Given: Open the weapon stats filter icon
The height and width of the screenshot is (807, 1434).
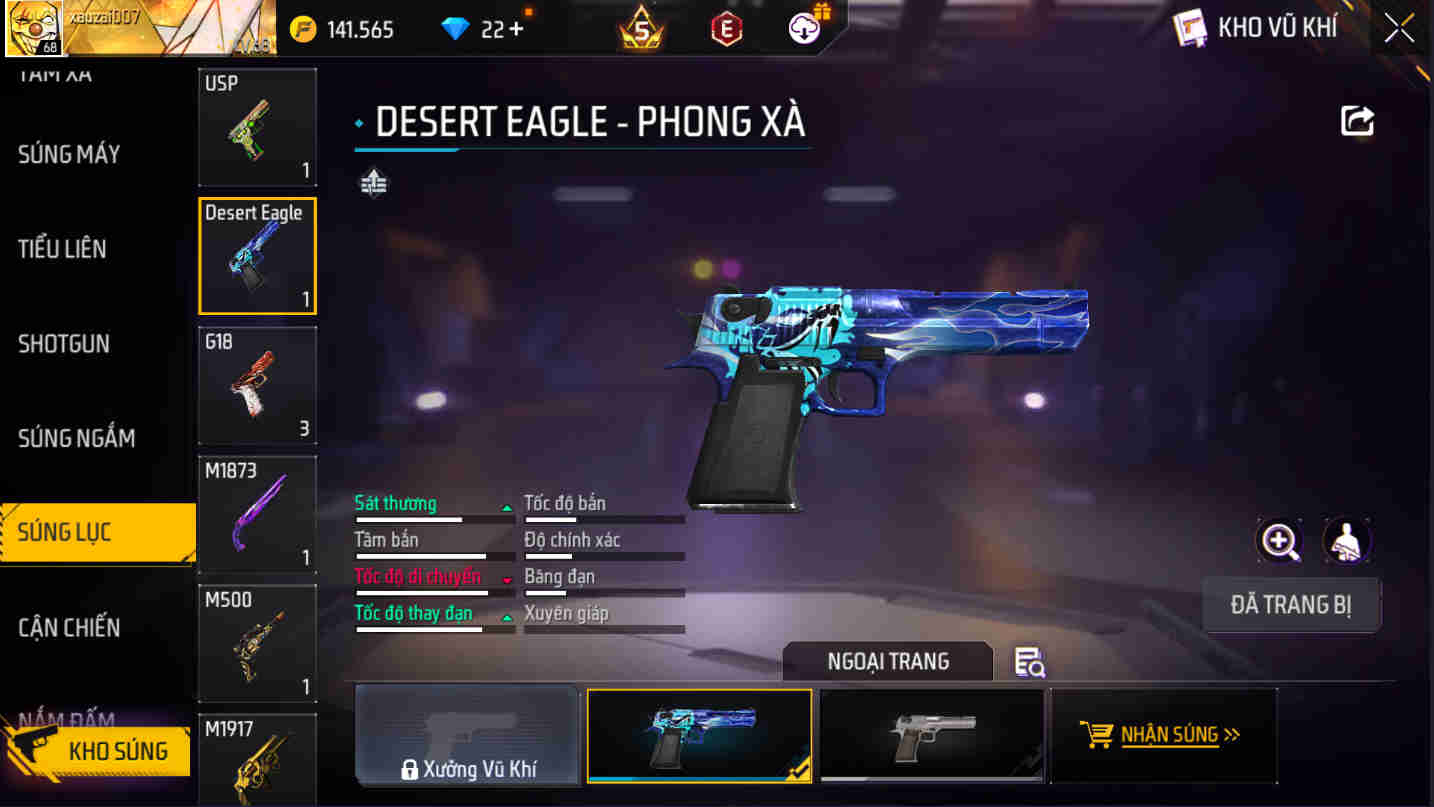Looking at the screenshot, I should click(x=372, y=183).
